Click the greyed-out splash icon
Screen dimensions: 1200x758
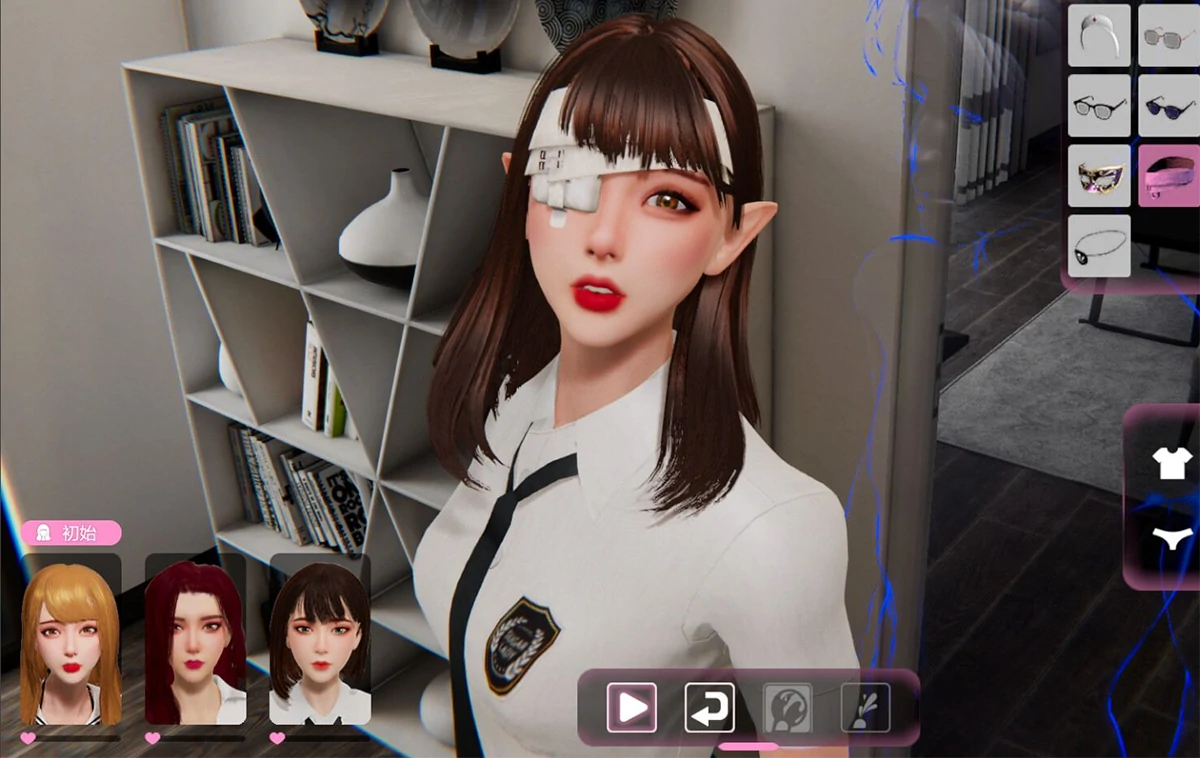[x=865, y=708]
